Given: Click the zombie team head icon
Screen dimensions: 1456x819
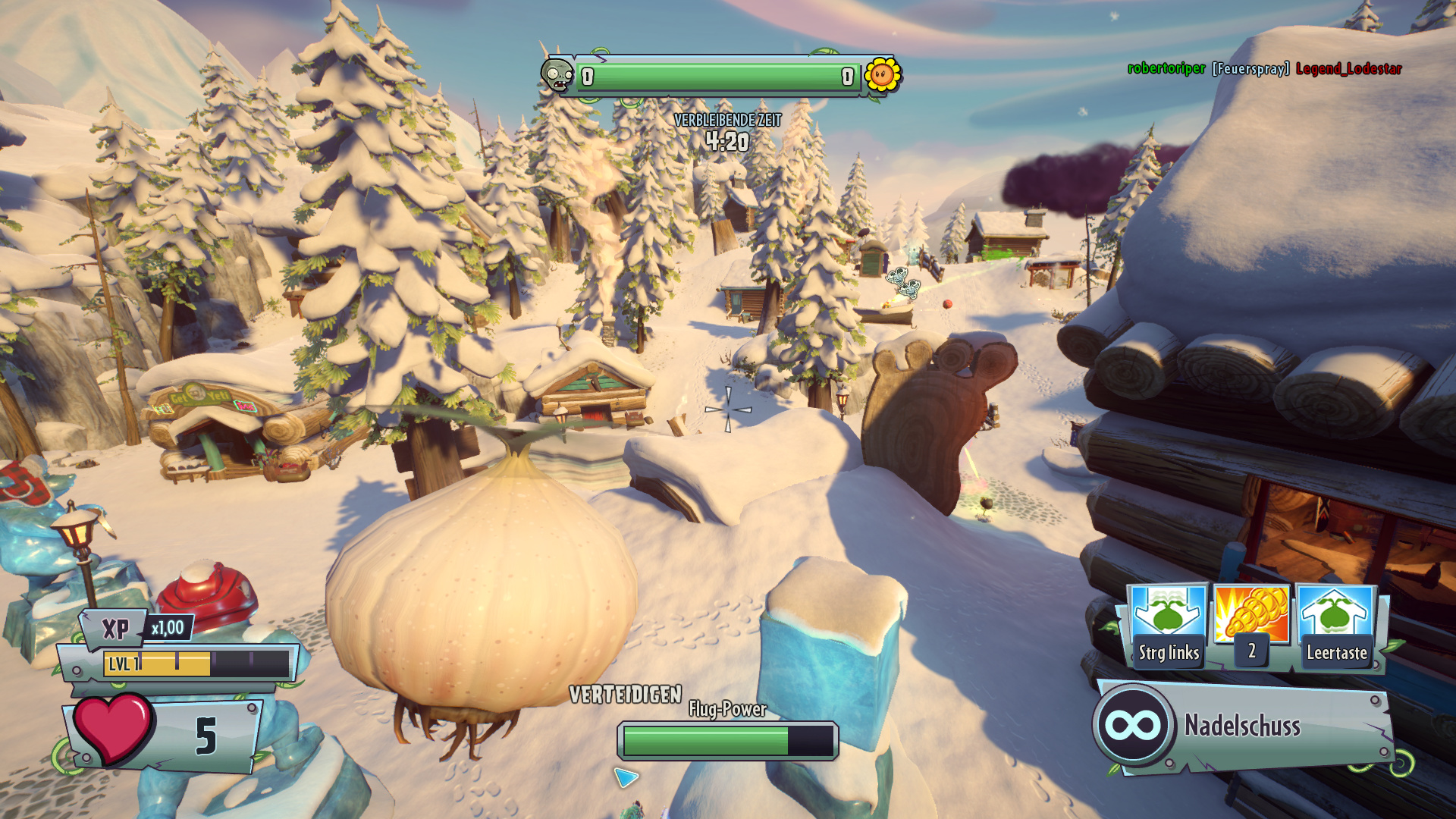Looking at the screenshot, I should point(557,75).
